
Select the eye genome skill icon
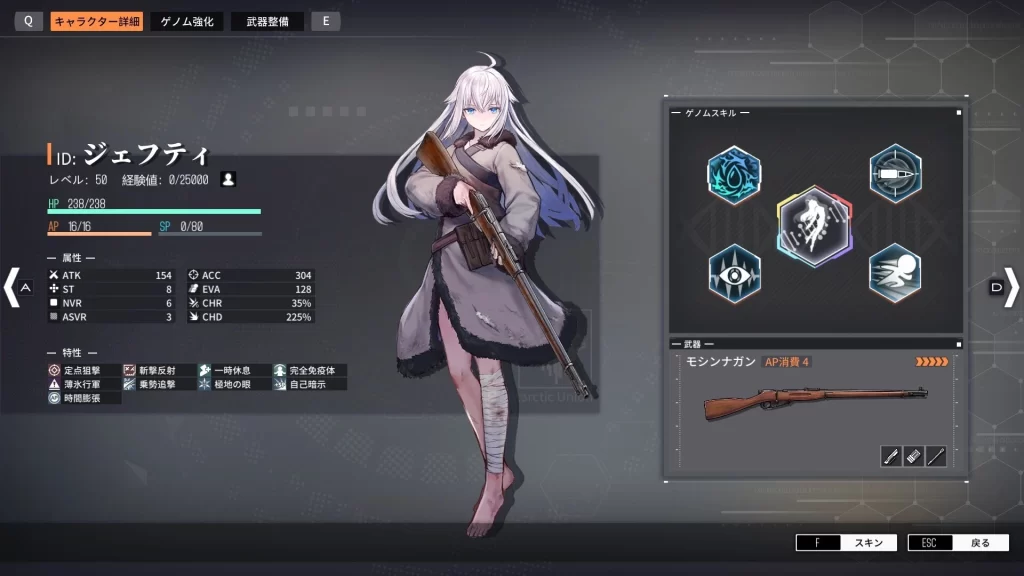tap(733, 272)
